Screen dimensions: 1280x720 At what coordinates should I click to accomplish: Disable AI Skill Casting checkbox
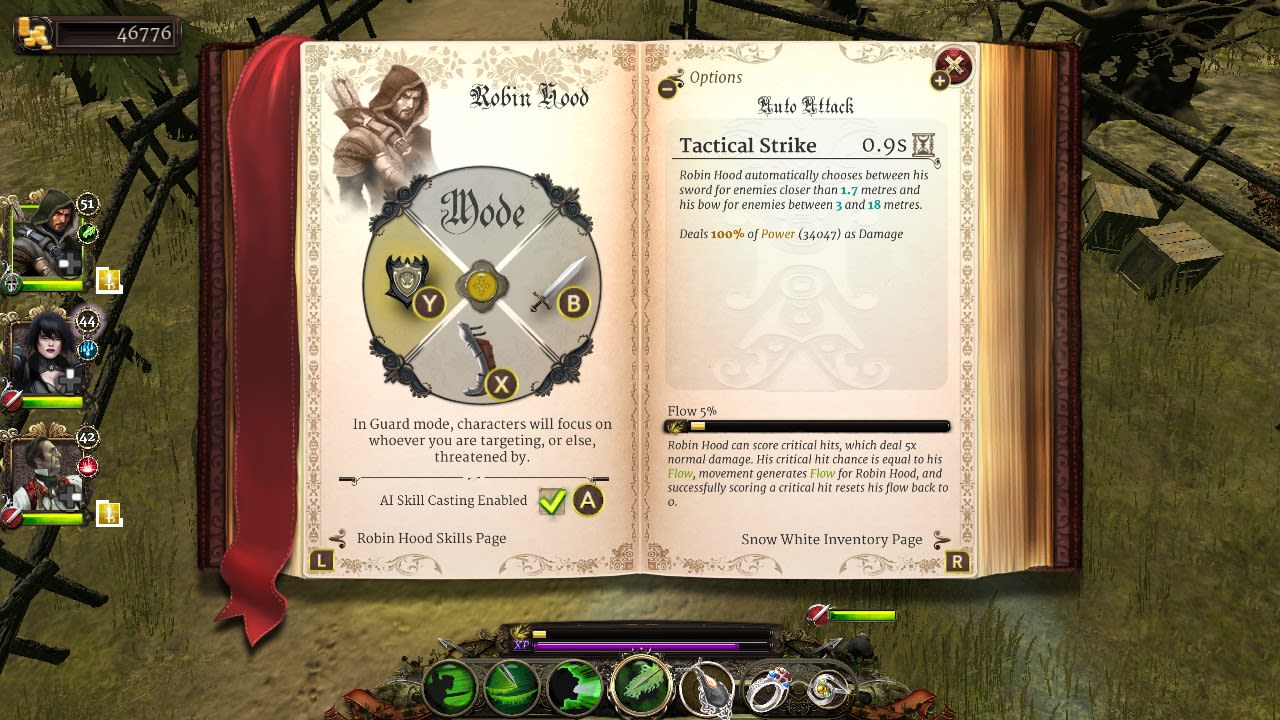click(553, 501)
